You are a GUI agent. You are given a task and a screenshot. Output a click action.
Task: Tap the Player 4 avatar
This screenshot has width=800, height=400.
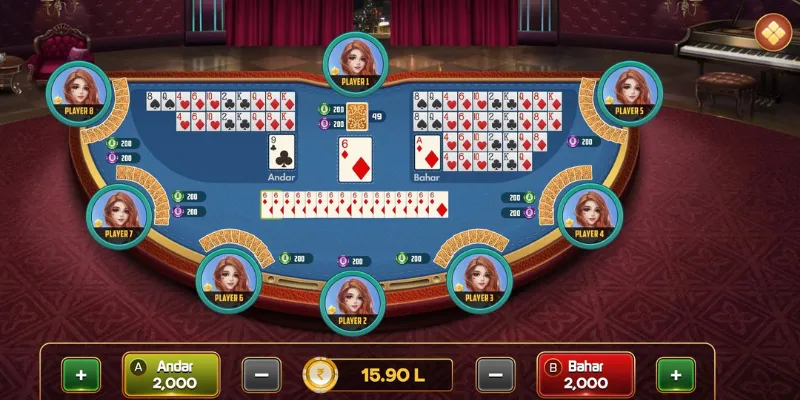pos(590,214)
